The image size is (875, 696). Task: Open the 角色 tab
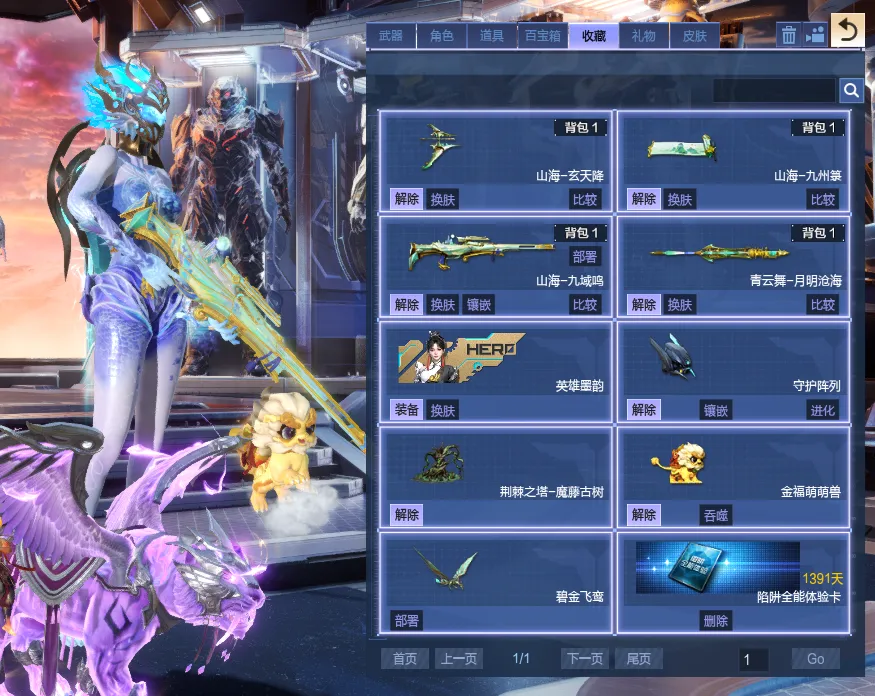tap(441, 36)
